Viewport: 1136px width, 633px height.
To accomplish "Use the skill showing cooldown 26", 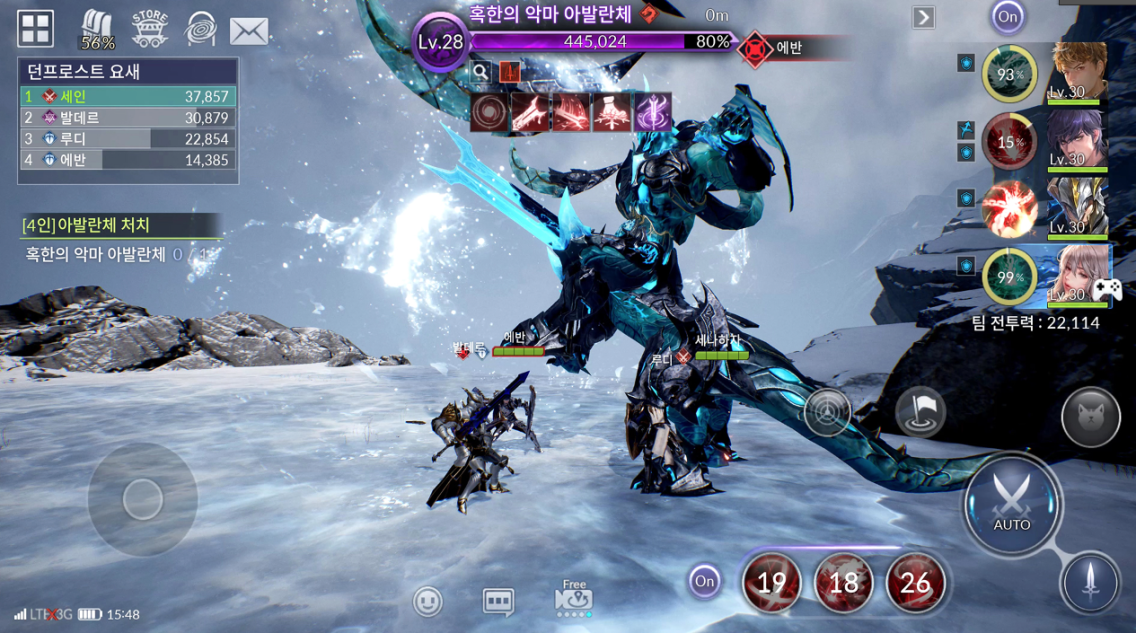I will click(915, 583).
